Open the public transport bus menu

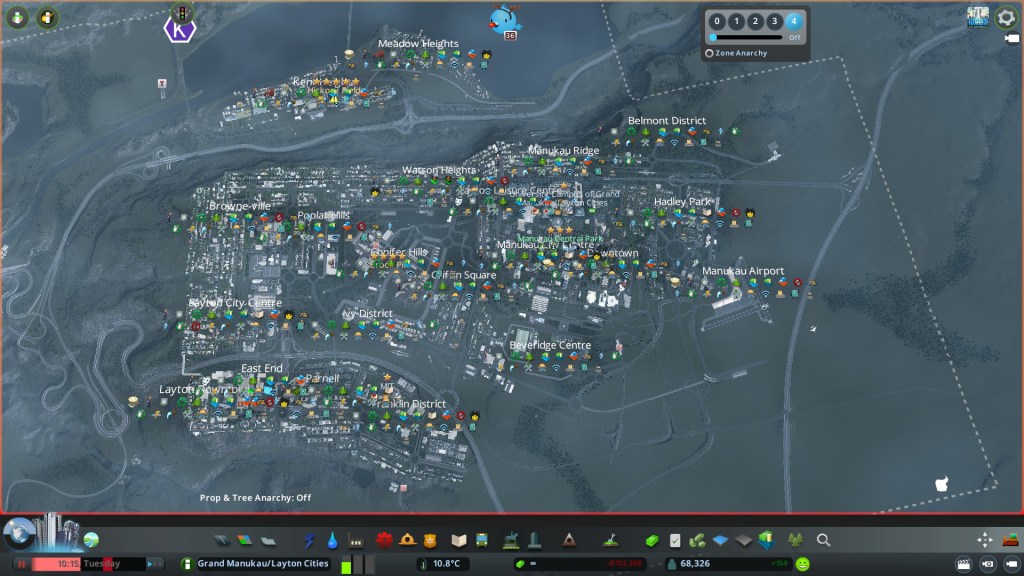483,541
